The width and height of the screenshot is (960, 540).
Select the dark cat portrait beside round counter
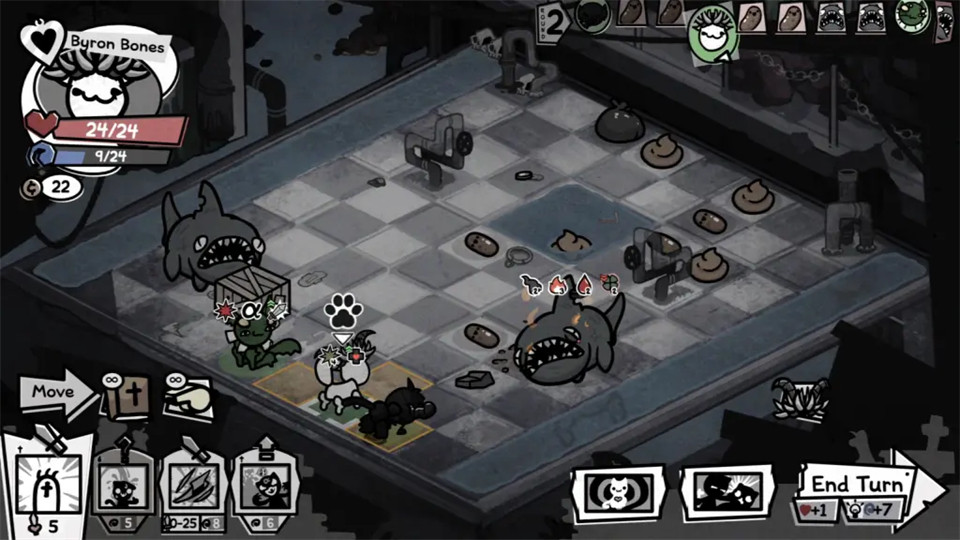[x=592, y=17]
